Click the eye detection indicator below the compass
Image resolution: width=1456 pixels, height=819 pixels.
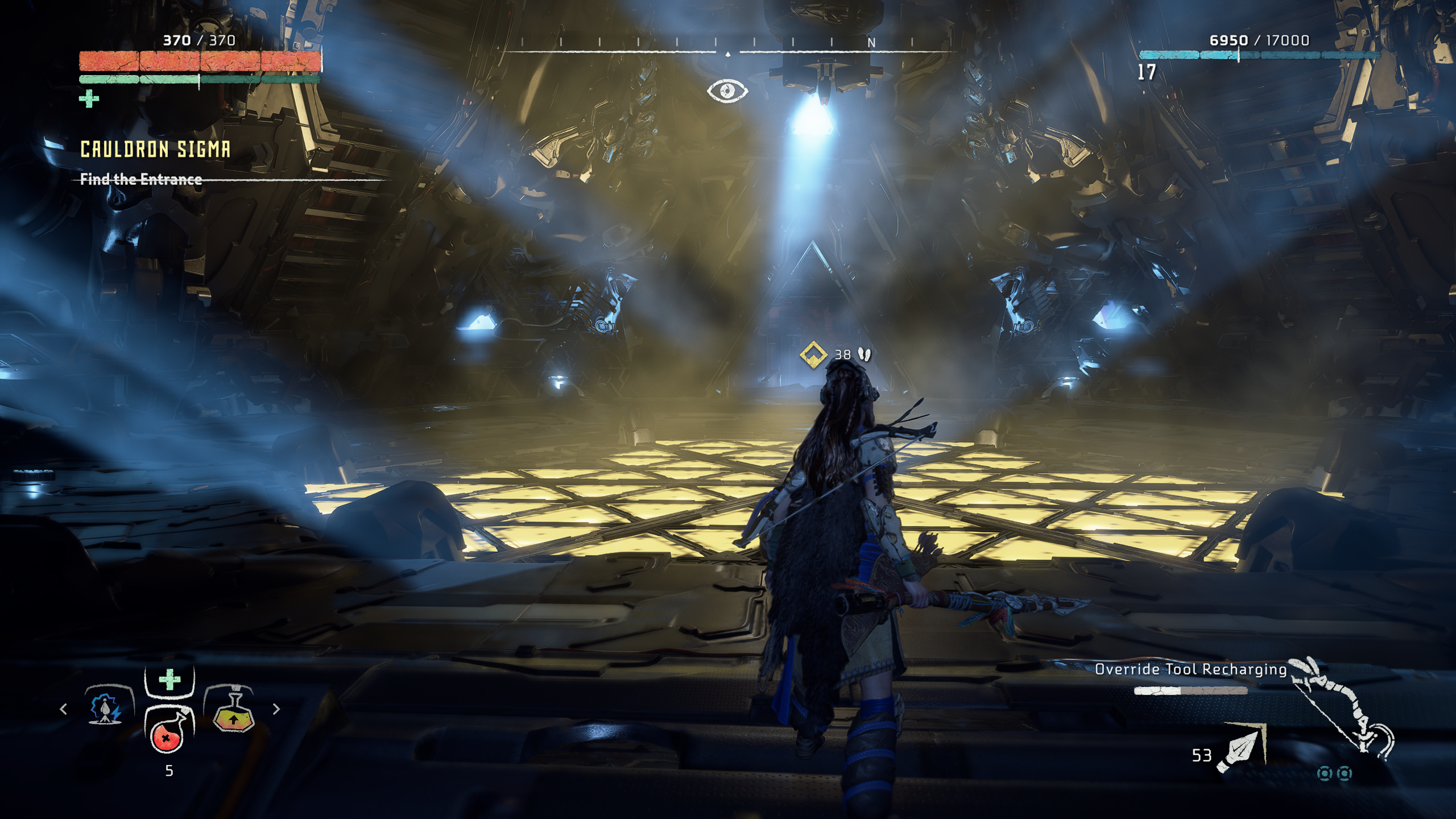click(729, 90)
